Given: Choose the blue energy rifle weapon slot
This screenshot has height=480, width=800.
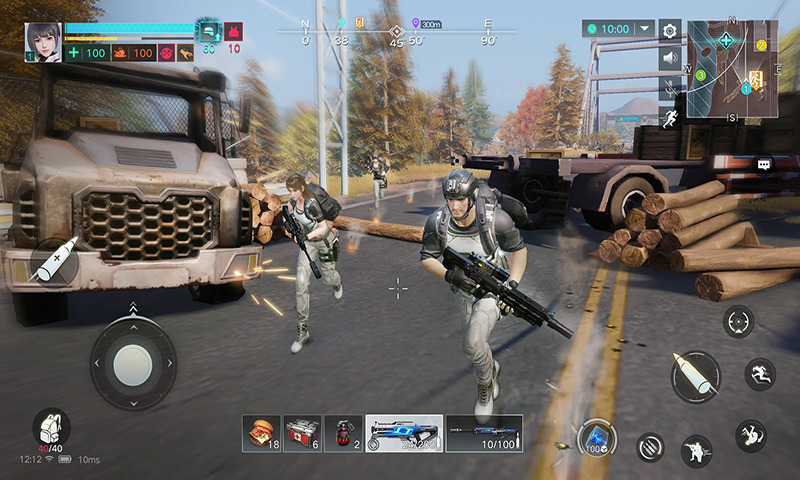Looking at the screenshot, I should click(404, 433).
